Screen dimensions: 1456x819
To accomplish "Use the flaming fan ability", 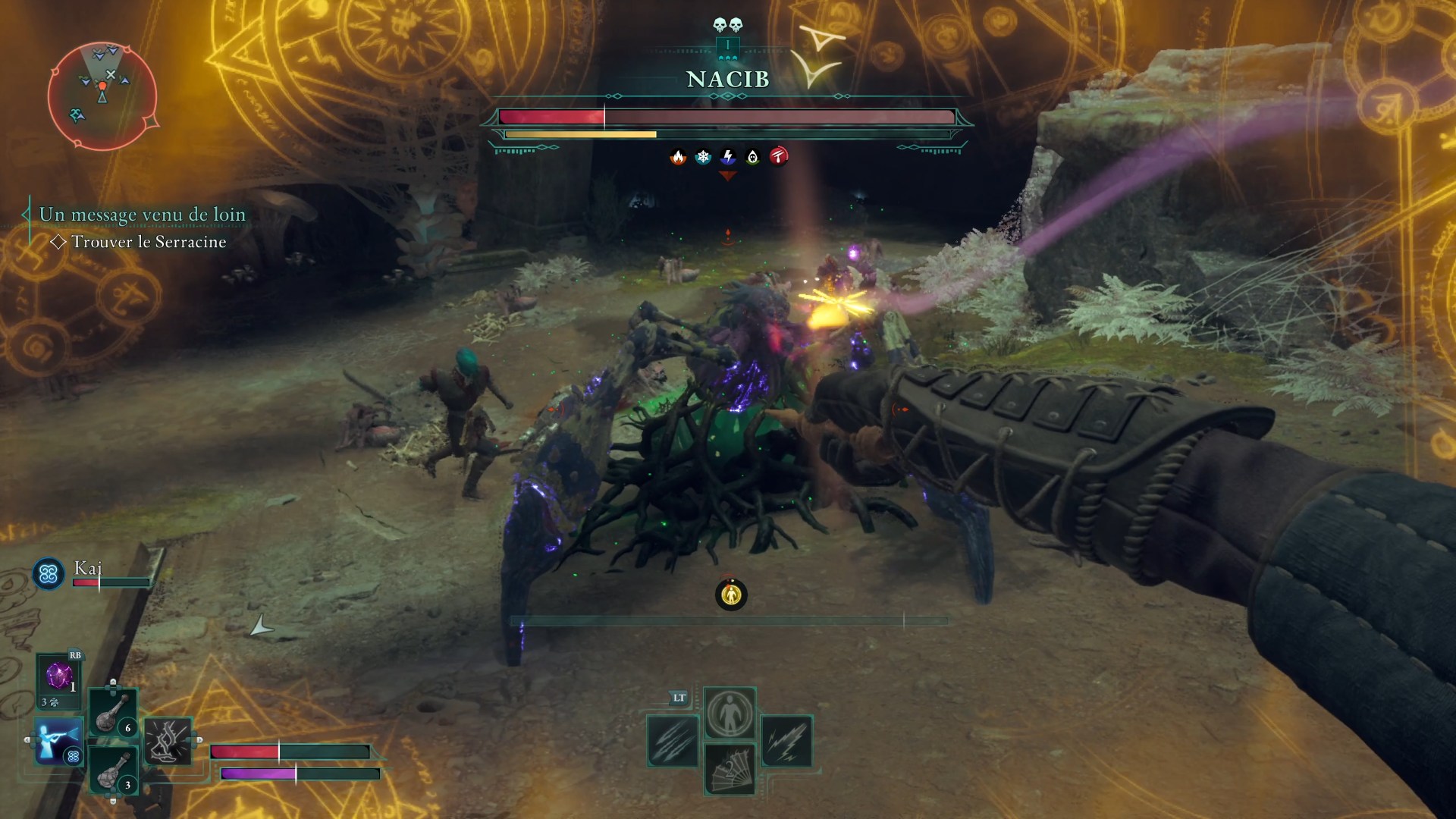I will point(730,769).
